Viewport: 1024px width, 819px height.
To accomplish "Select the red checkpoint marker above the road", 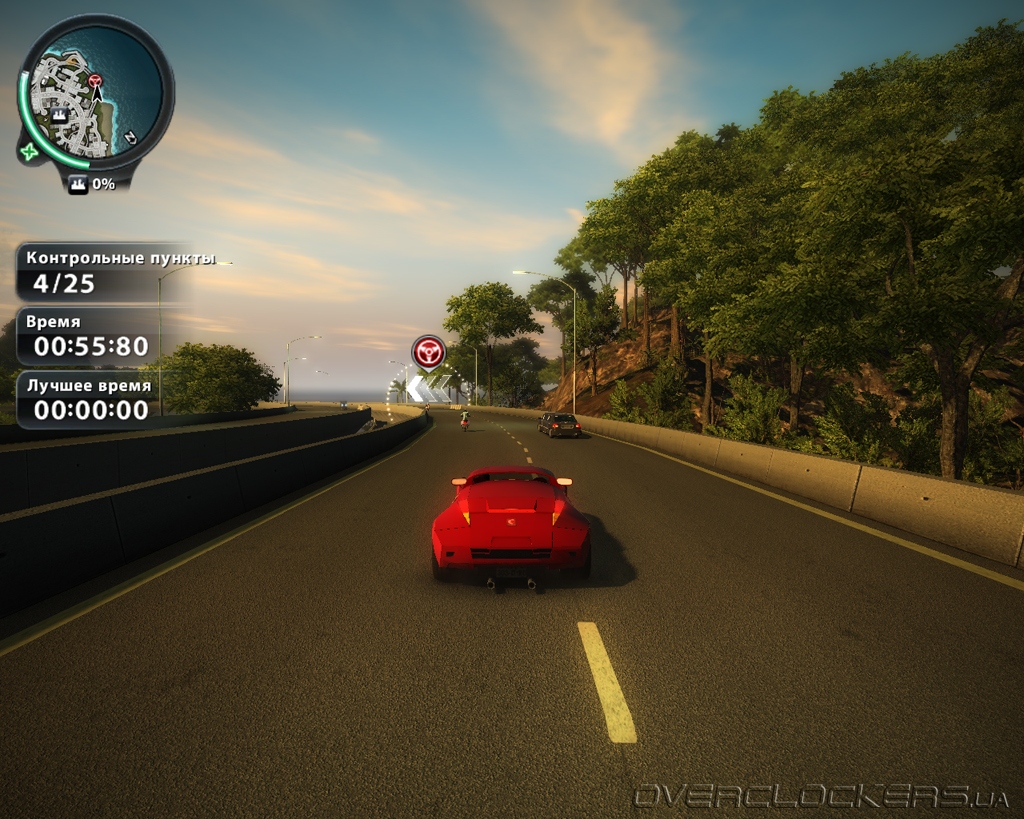I will 429,352.
